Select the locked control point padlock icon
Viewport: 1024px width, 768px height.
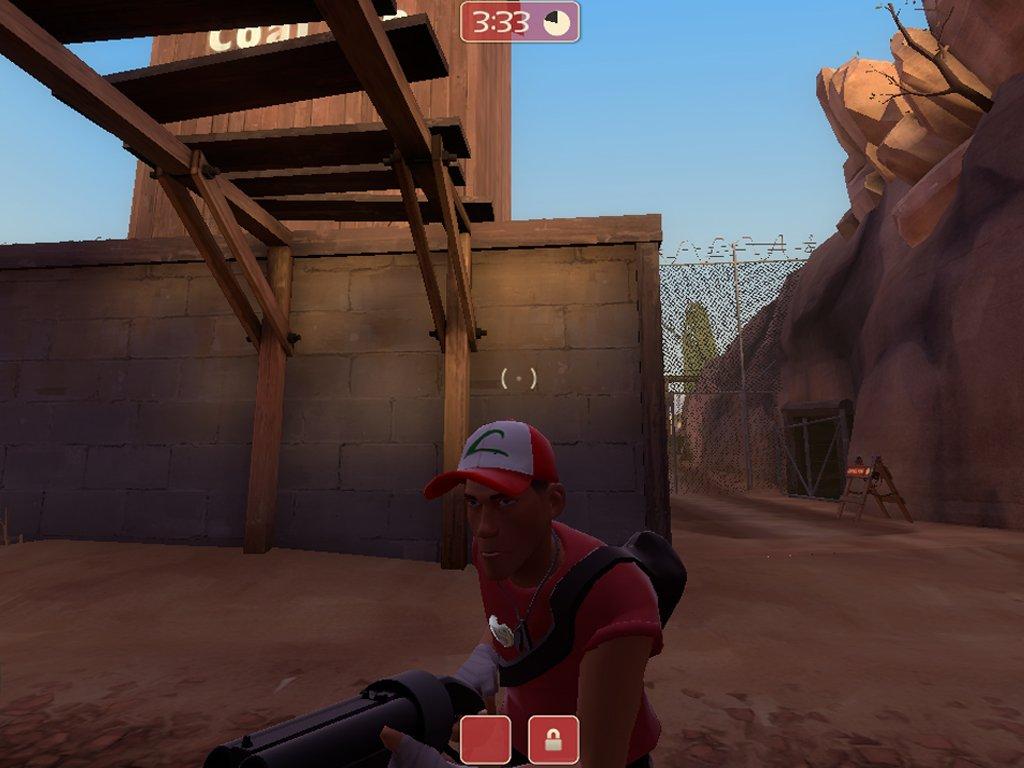coord(553,740)
